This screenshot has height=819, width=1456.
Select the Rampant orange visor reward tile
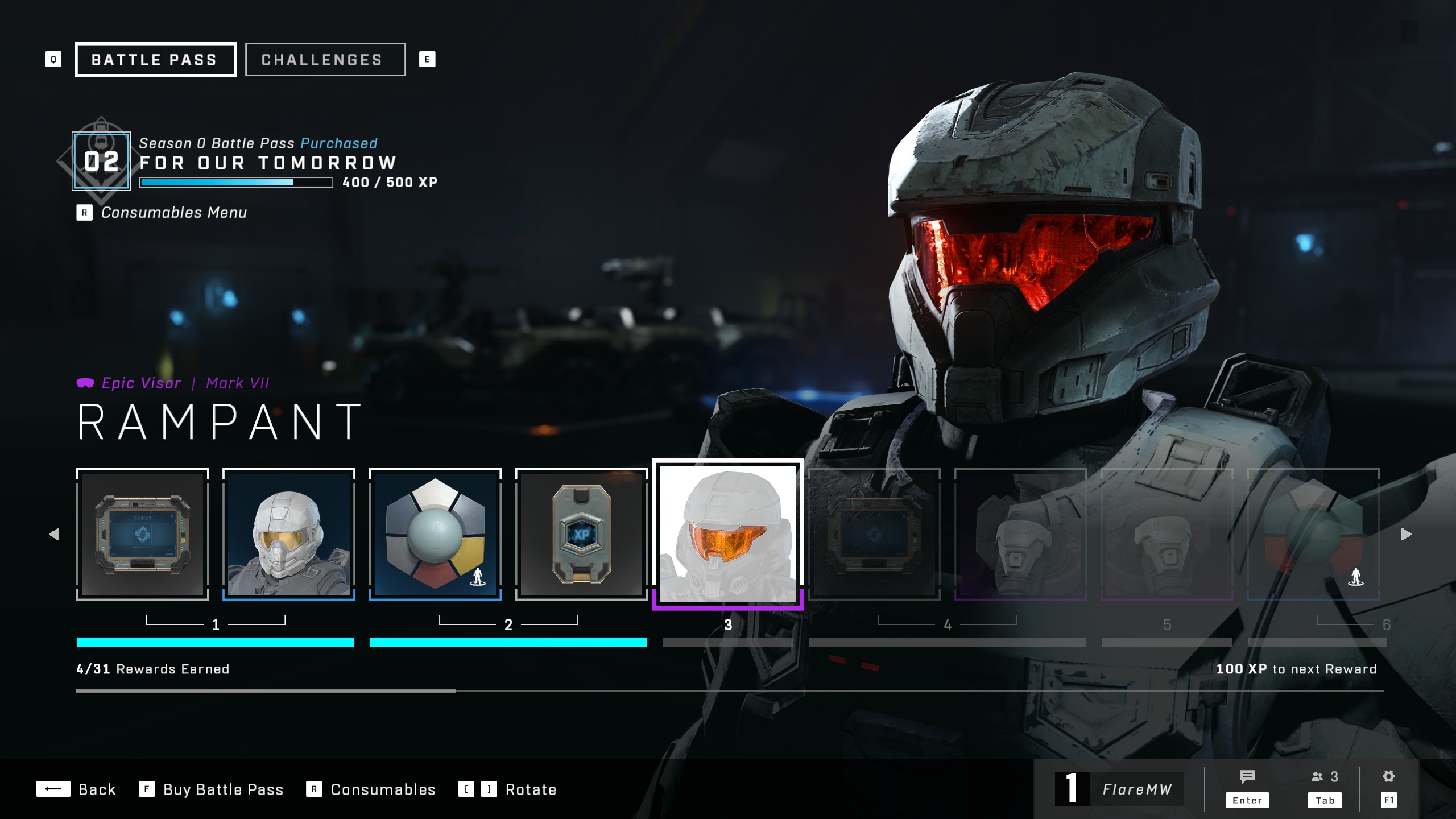pyautogui.click(x=727, y=533)
